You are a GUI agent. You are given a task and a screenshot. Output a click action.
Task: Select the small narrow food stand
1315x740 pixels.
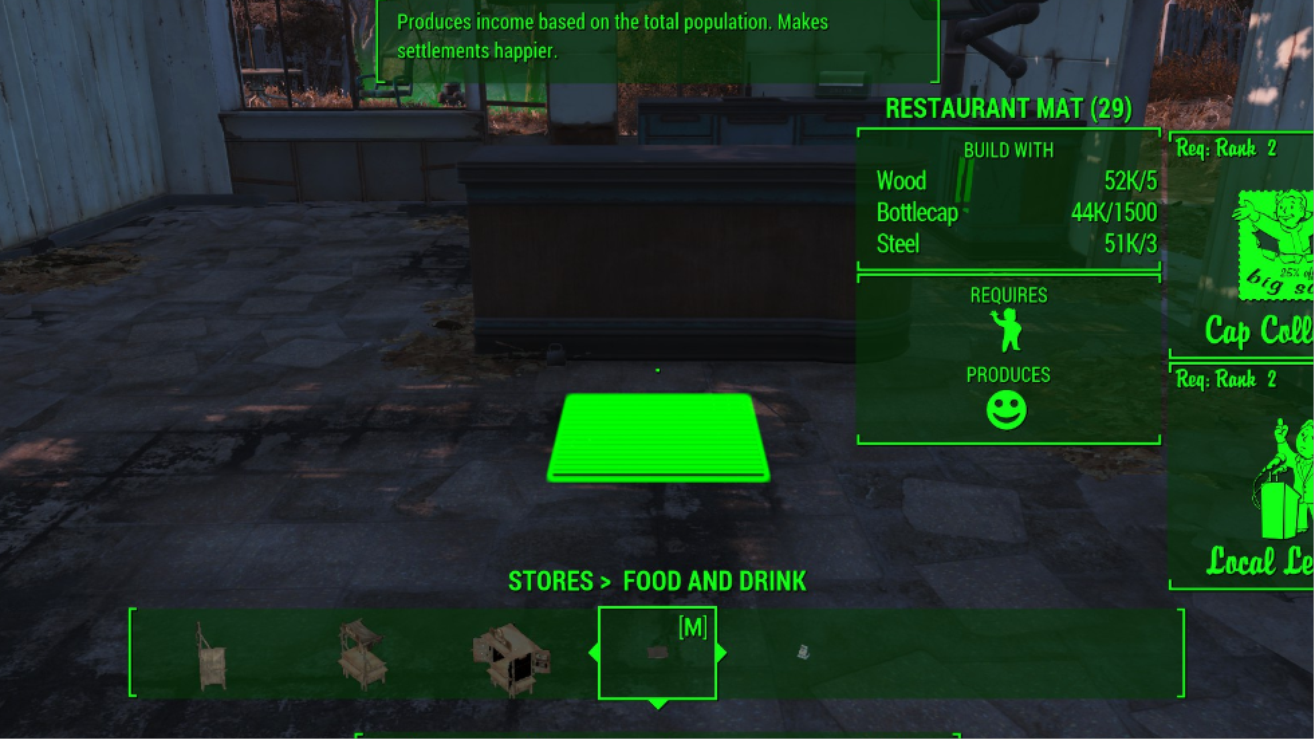(x=211, y=656)
